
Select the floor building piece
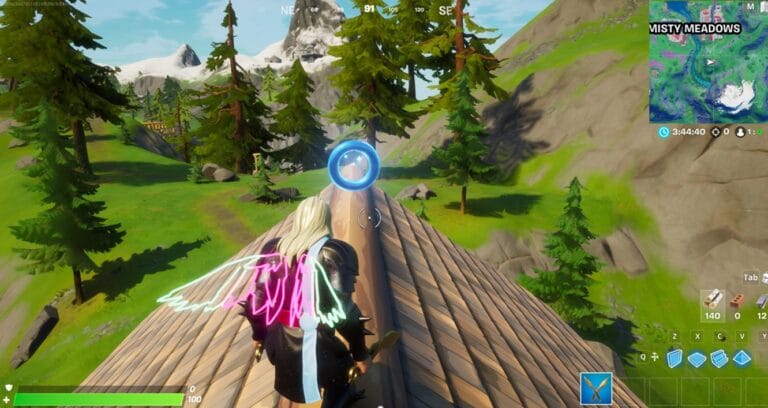pyautogui.click(x=697, y=358)
